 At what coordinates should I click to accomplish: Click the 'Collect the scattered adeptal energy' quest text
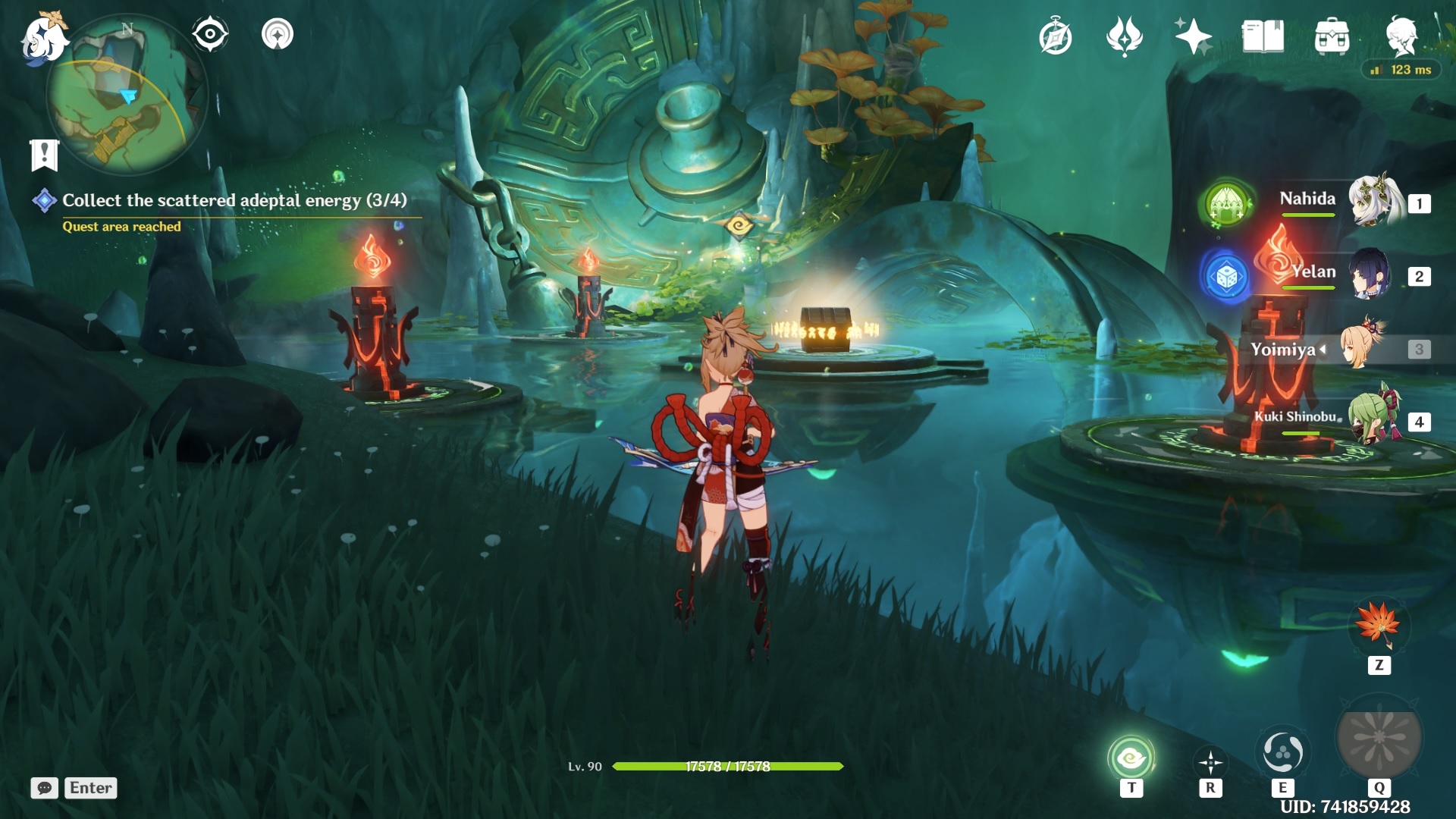pos(235,201)
